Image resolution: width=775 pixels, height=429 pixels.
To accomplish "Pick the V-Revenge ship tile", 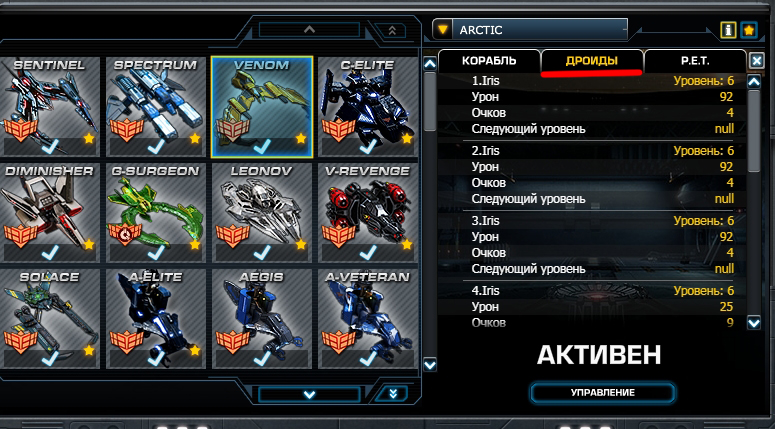I will pyautogui.click(x=367, y=209).
